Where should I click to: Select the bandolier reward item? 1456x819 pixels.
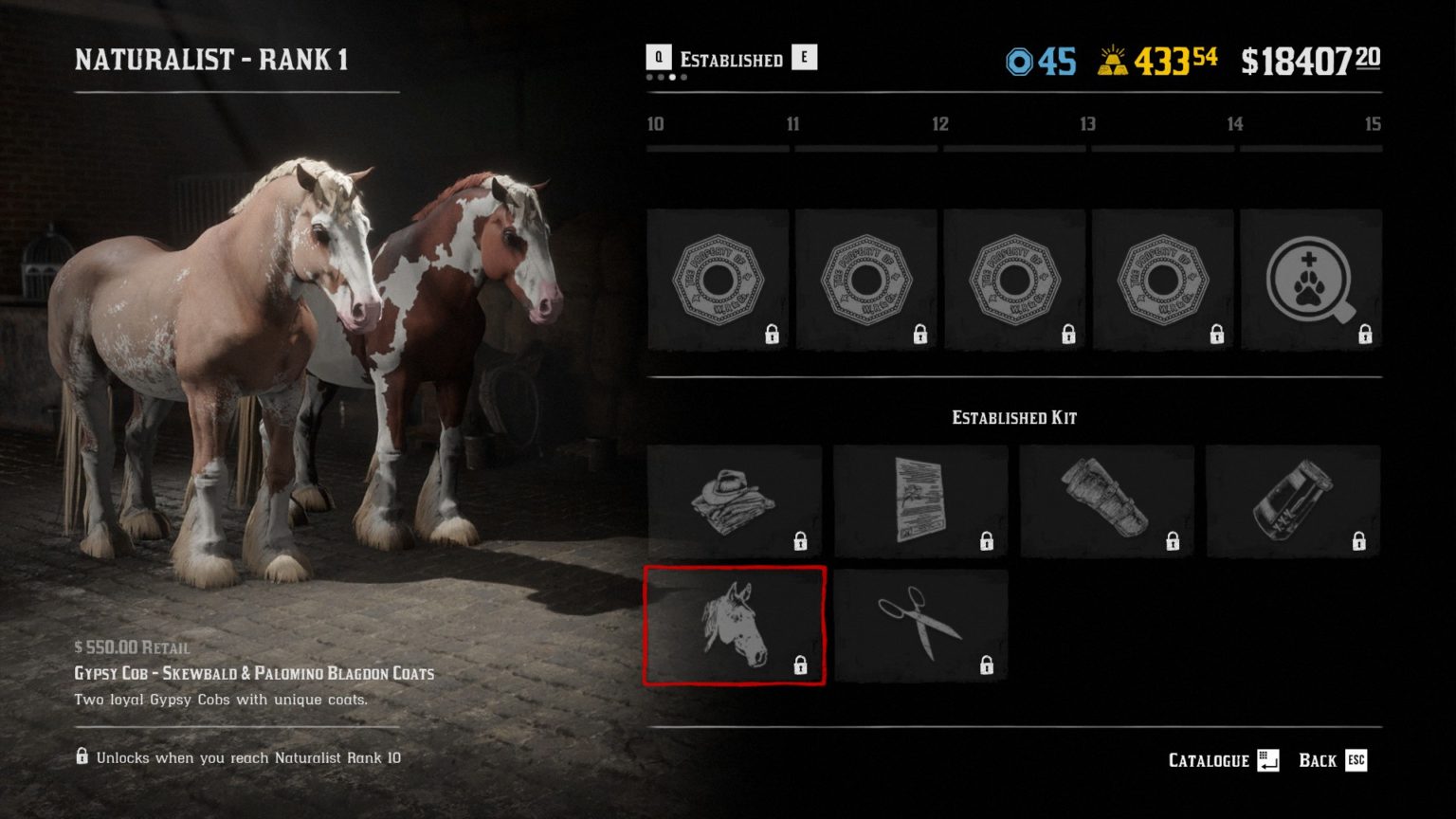tap(1106, 501)
